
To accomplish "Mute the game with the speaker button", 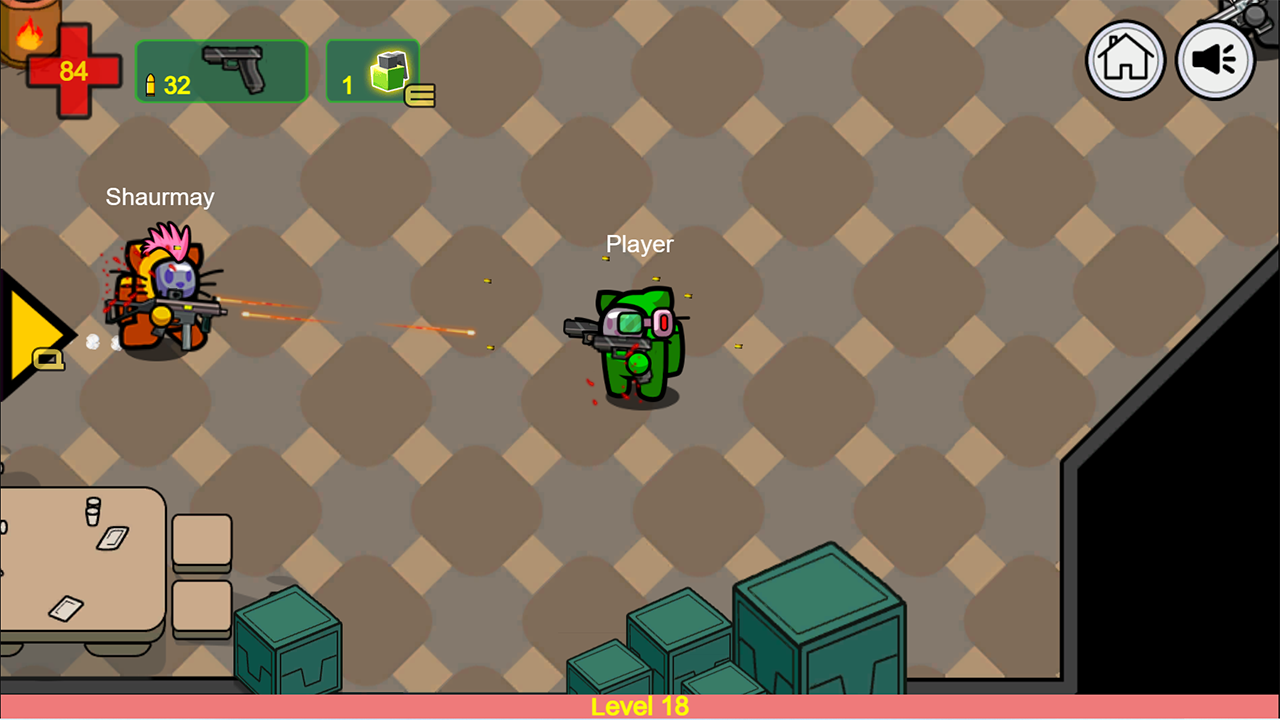I will click(x=1215, y=61).
